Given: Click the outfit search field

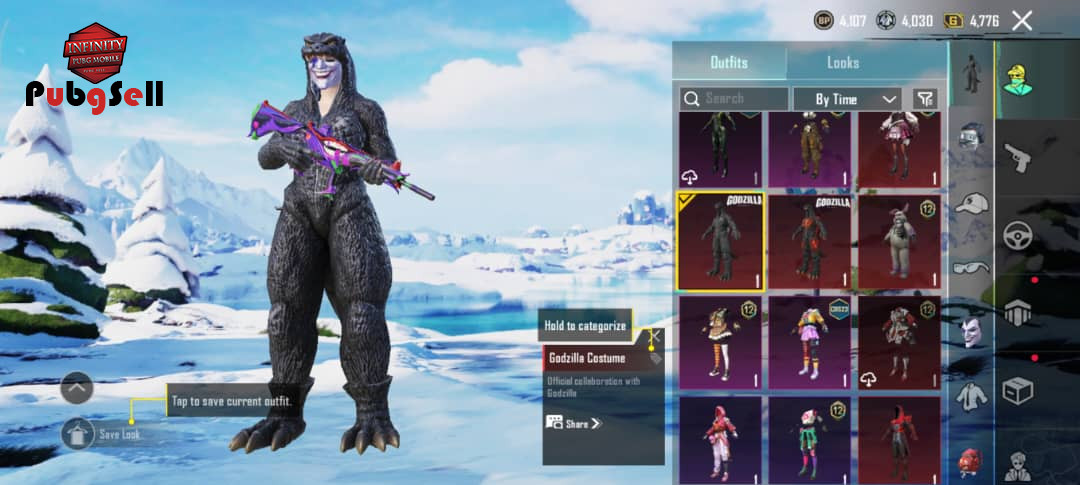Looking at the screenshot, I should coord(734,98).
